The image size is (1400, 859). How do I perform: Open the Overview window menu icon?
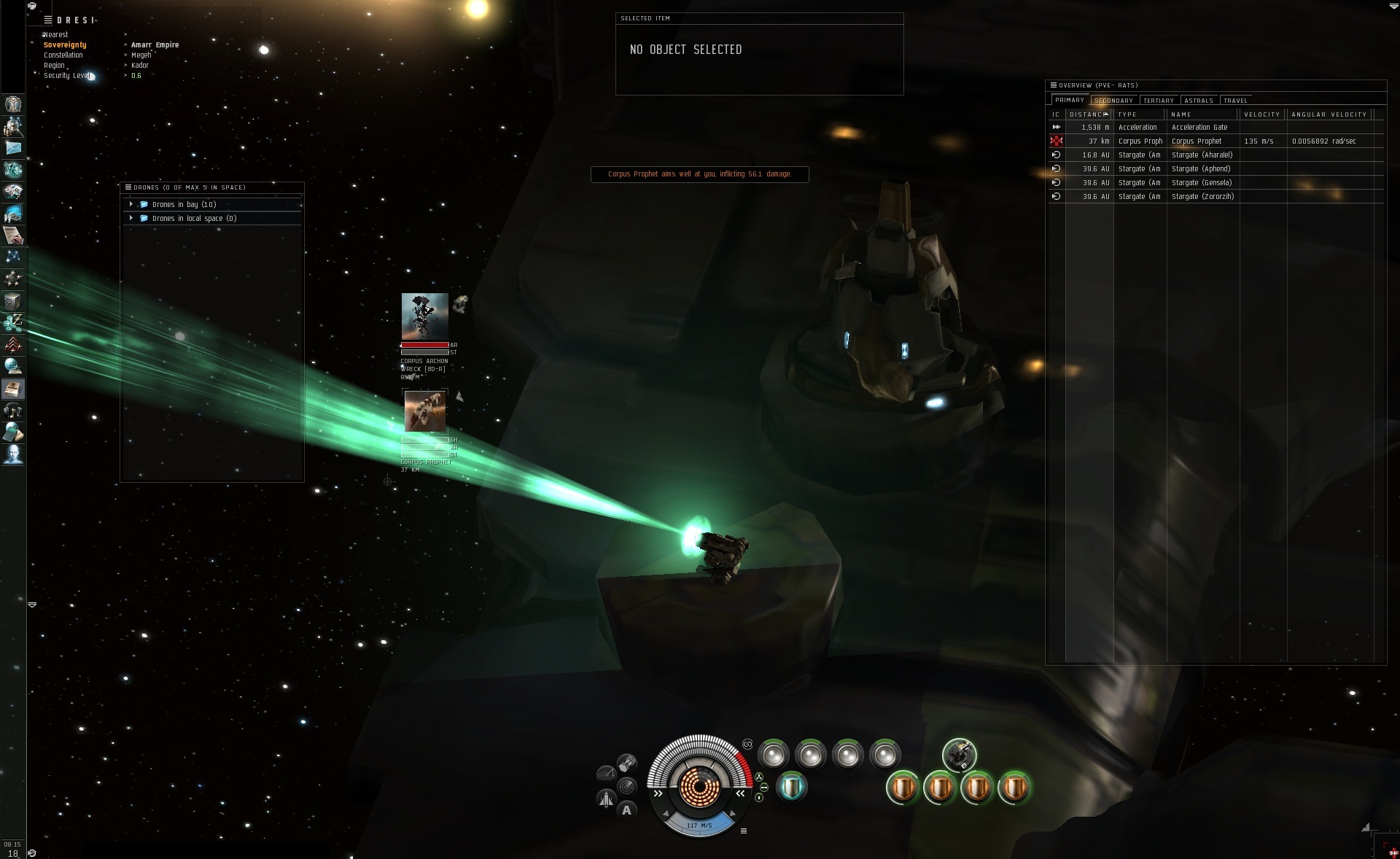click(1052, 85)
